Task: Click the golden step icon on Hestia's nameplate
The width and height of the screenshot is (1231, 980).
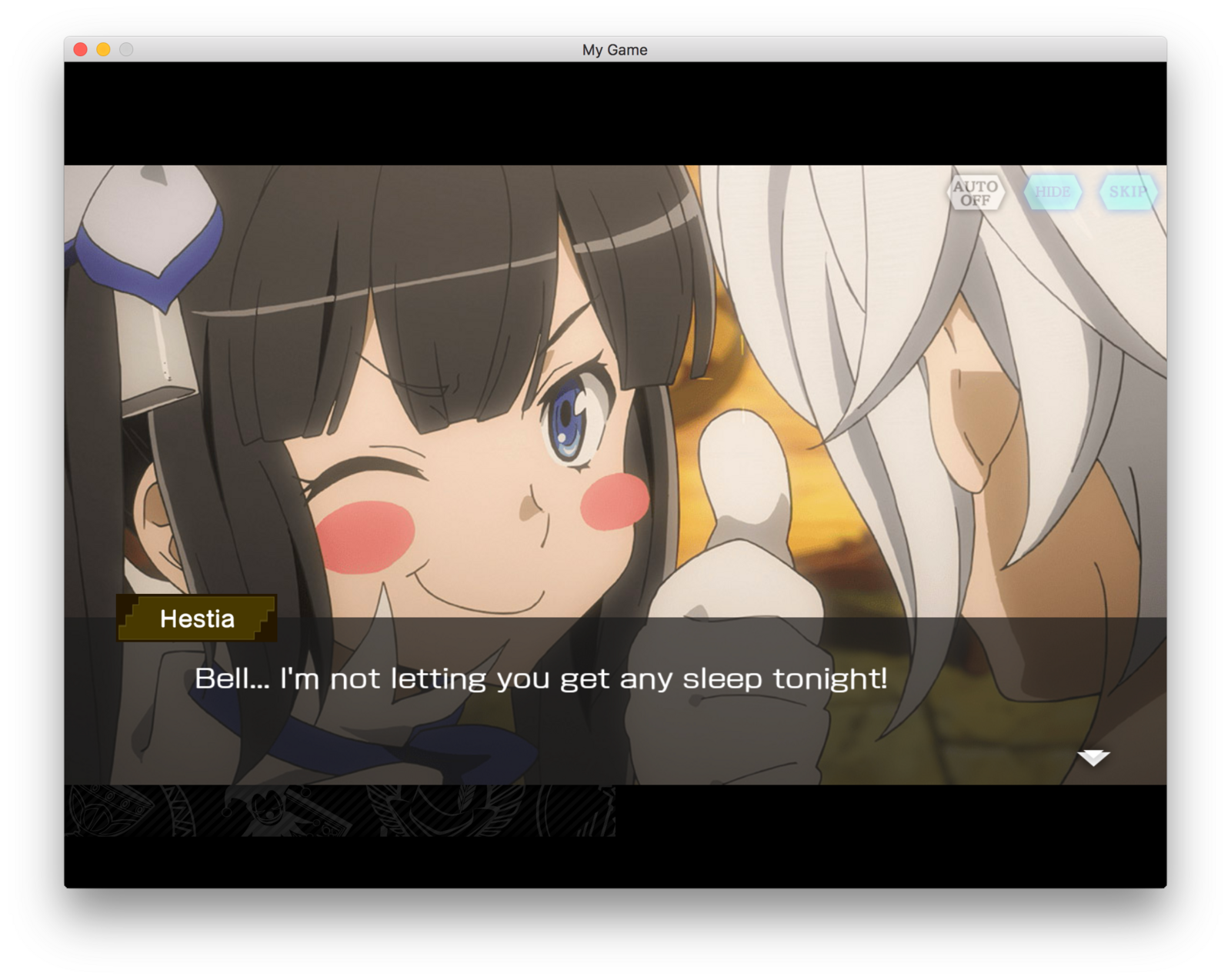Action: pyautogui.click(x=138, y=619)
